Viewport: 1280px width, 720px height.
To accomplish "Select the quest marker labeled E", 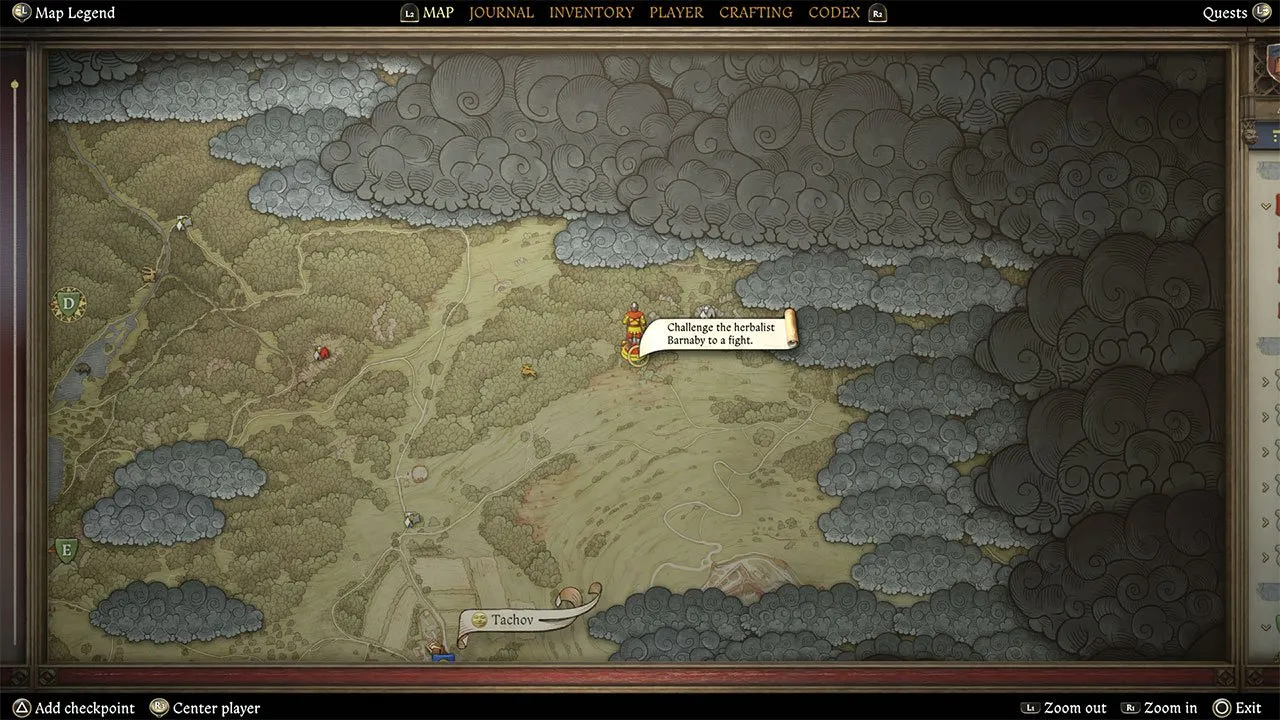I will click(66, 549).
